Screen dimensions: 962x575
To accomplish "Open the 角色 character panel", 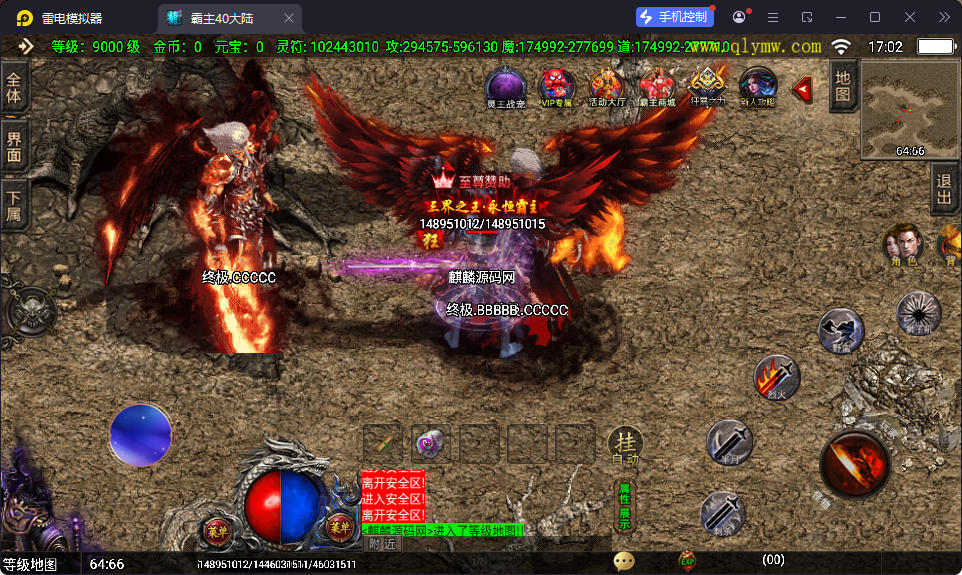I will [902, 245].
